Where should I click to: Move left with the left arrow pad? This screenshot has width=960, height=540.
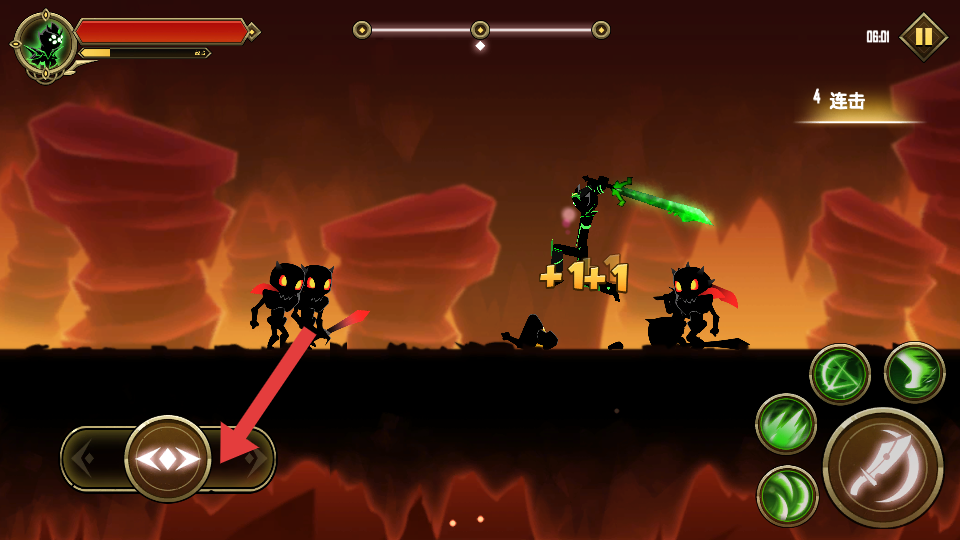coord(90,459)
